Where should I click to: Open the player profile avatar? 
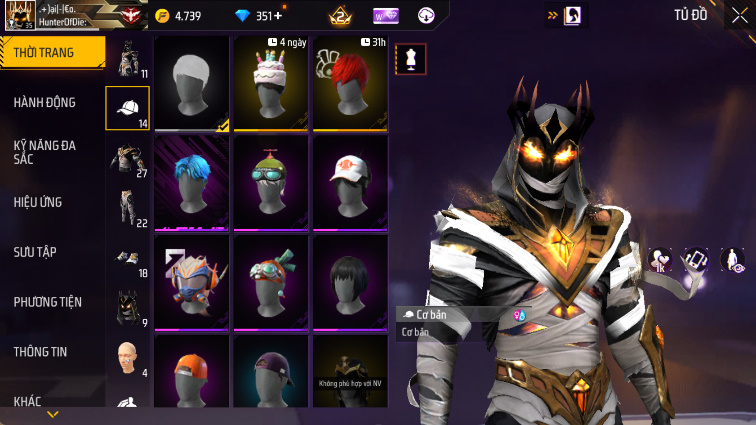click(19, 16)
